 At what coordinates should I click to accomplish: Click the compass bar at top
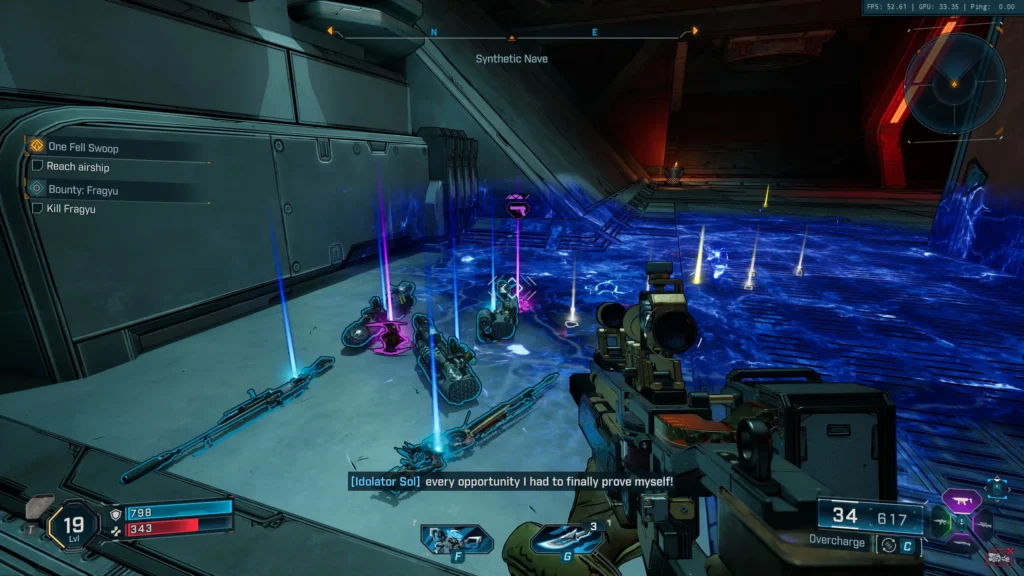click(512, 35)
